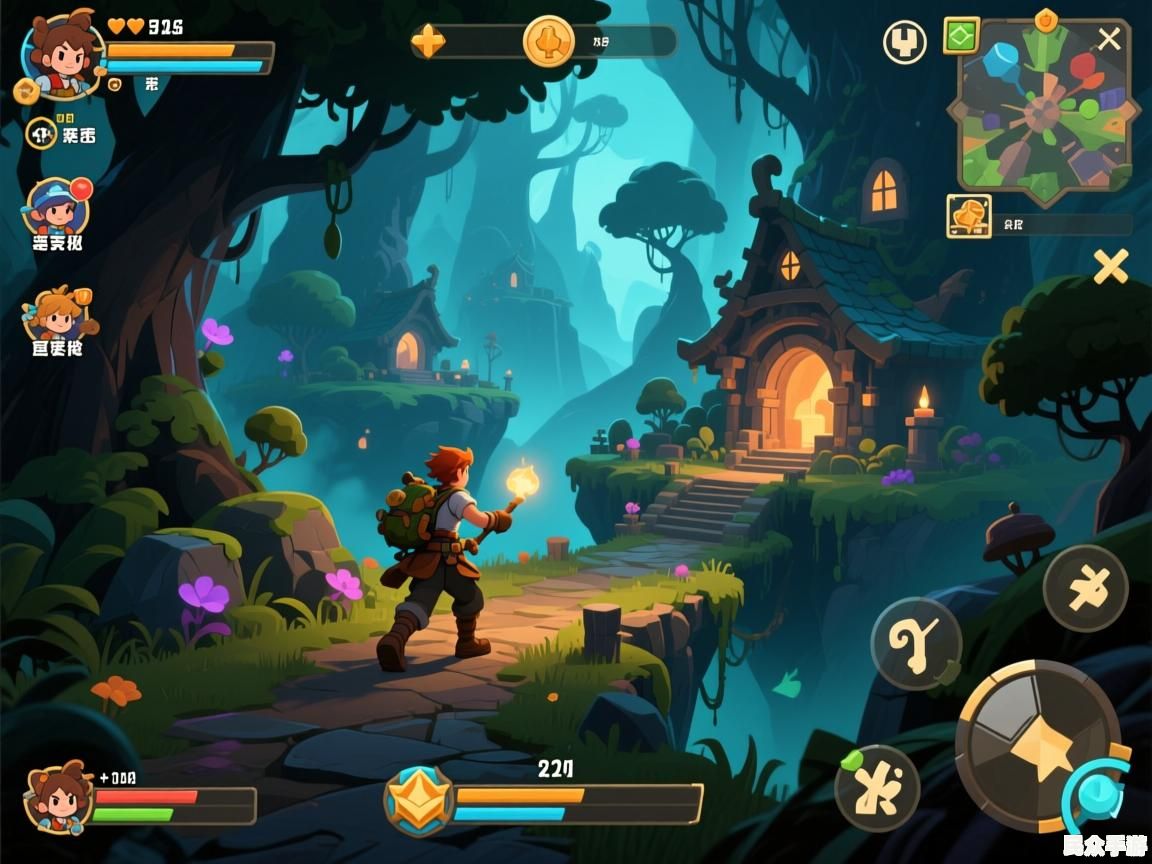Screen dimensions: 1152x864
Task: Trigger the skill button with the green leaf badge
Action: 877,788
